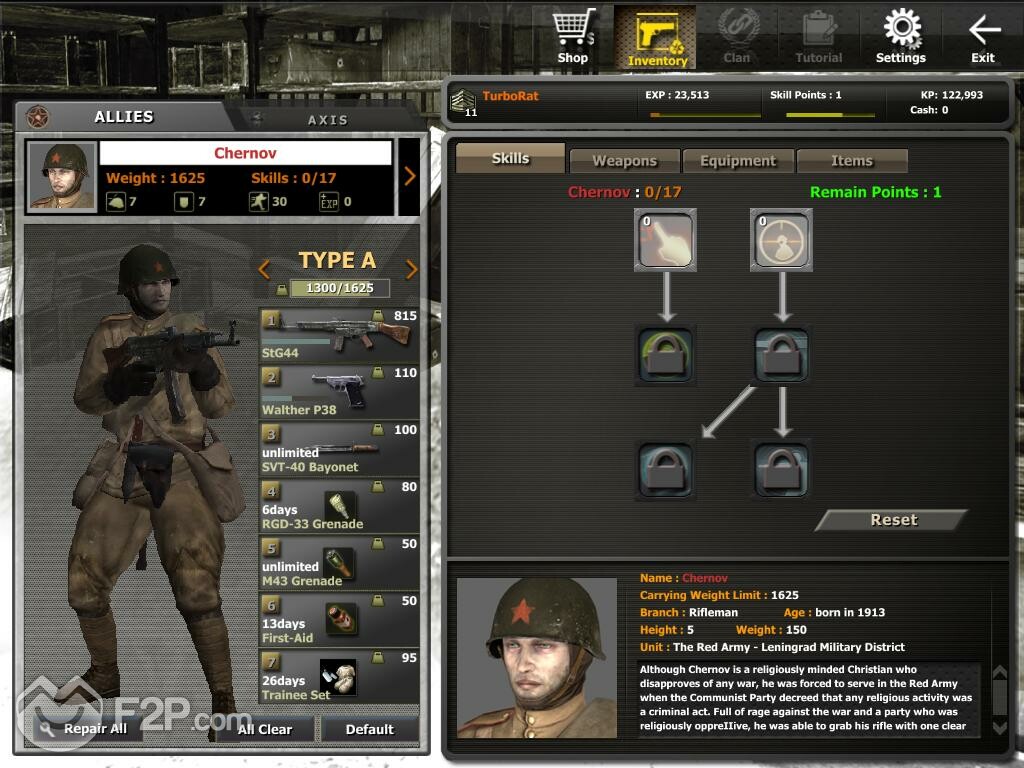Image resolution: width=1024 pixels, height=768 pixels.
Task: Select the RGD-33 Grenade slot
Action: coord(339,505)
